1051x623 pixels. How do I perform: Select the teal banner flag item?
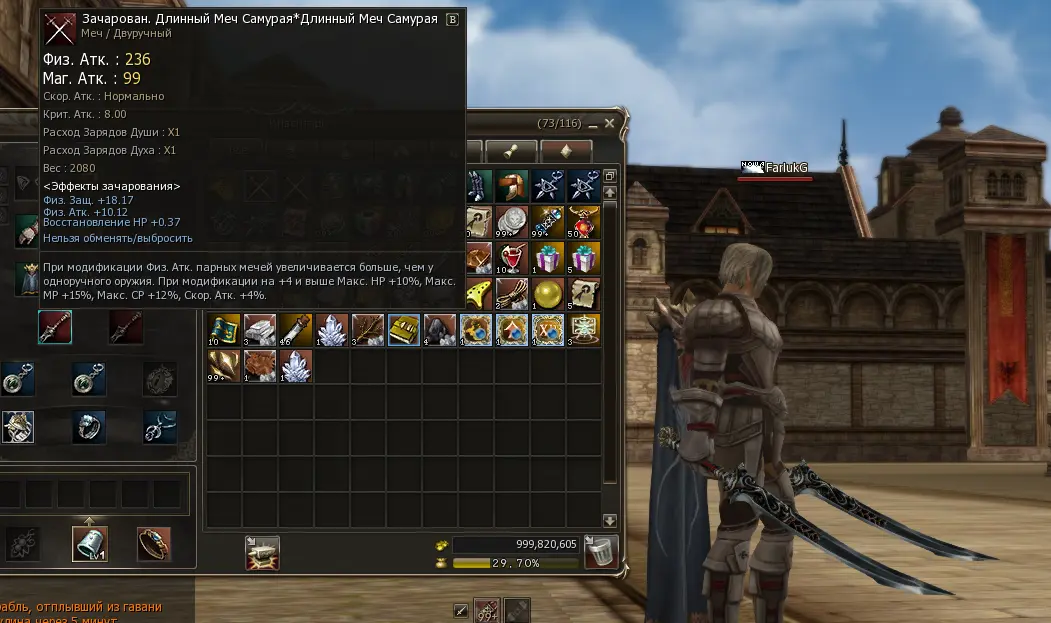tap(224, 330)
